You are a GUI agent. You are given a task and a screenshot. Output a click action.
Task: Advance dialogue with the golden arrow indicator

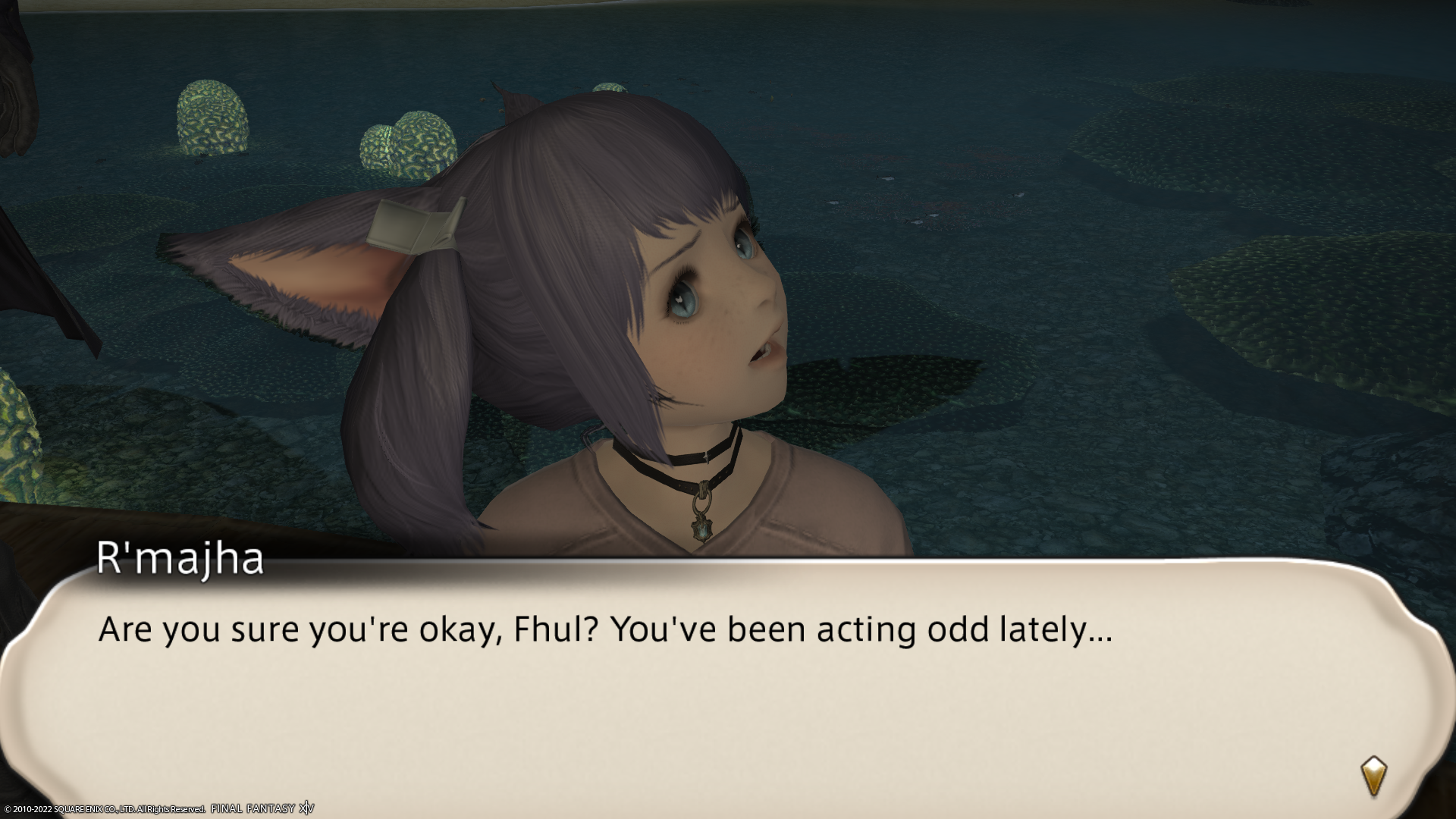point(1373,776)
